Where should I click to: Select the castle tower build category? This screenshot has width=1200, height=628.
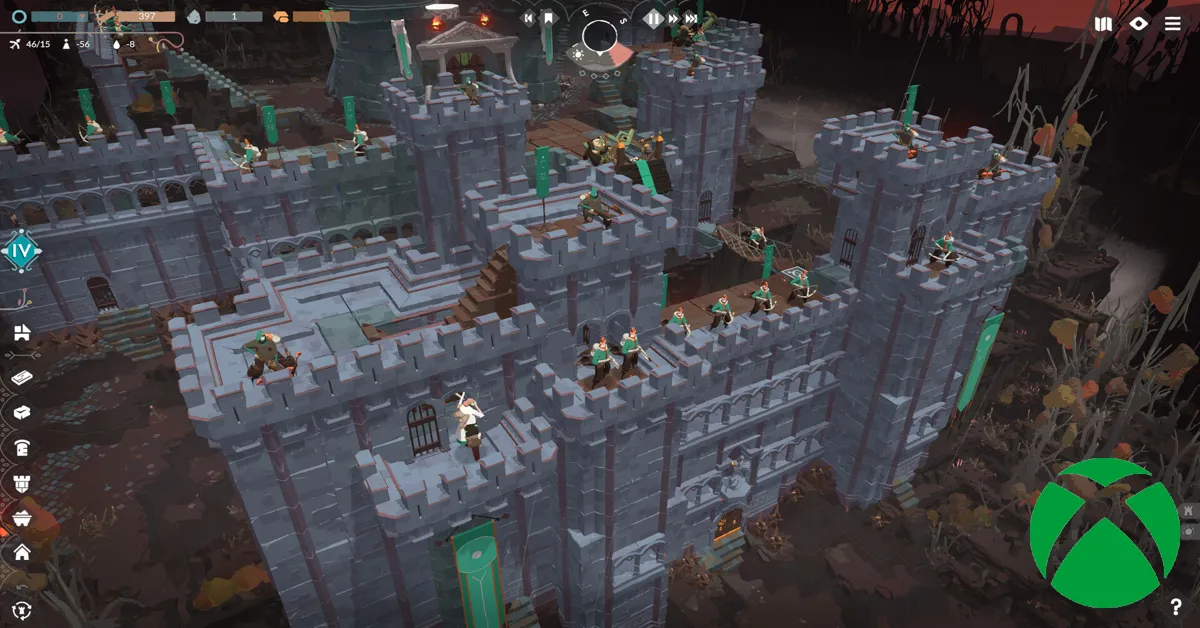point(21,483)
